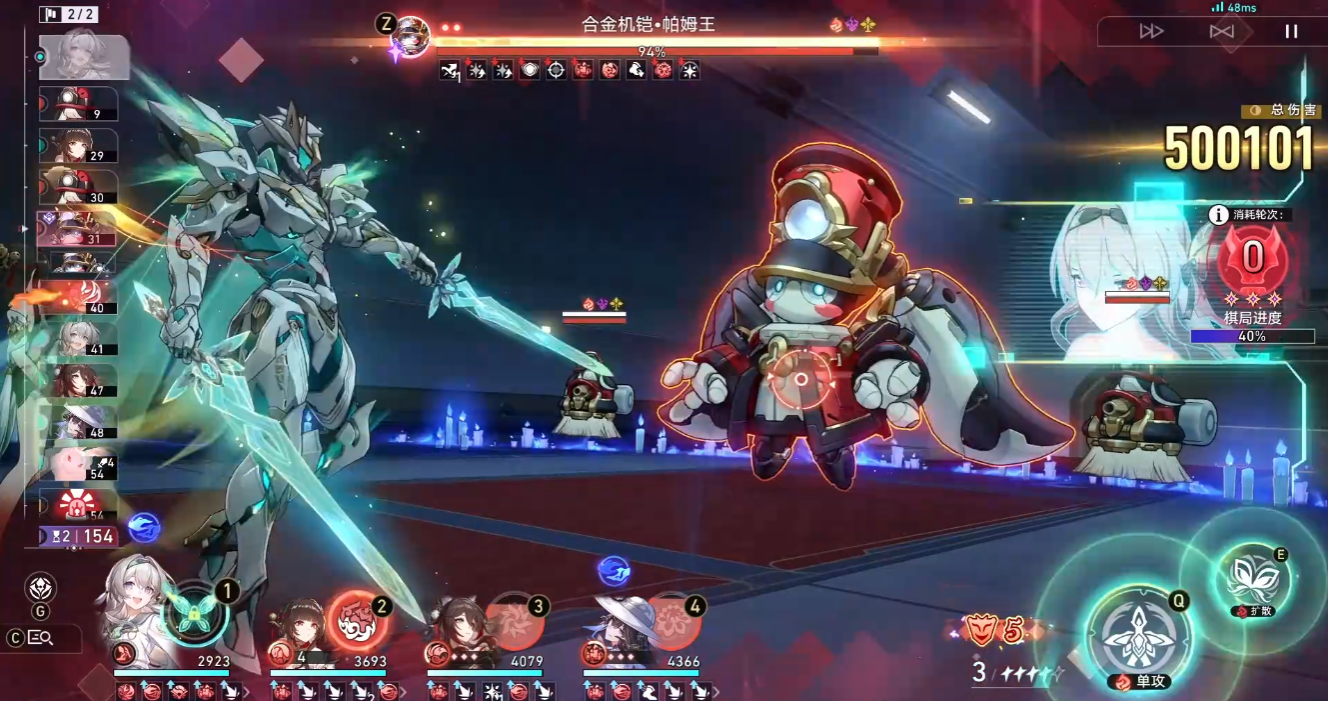
Task: Activate character 2's glowing red ultimate
Action: [x=354, y=619]
